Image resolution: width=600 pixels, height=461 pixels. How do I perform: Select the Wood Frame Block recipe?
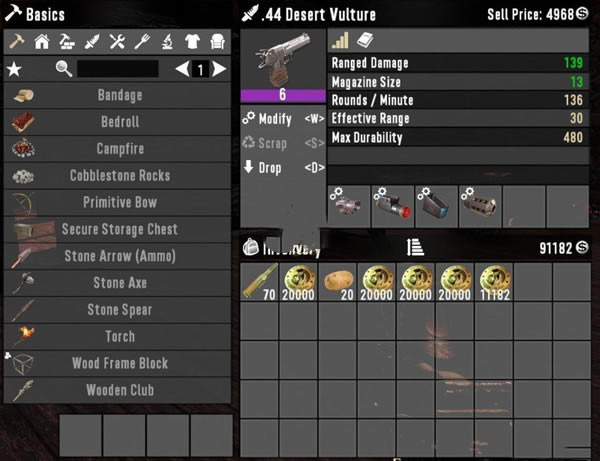pyautogui.click(x=119, y=364)
